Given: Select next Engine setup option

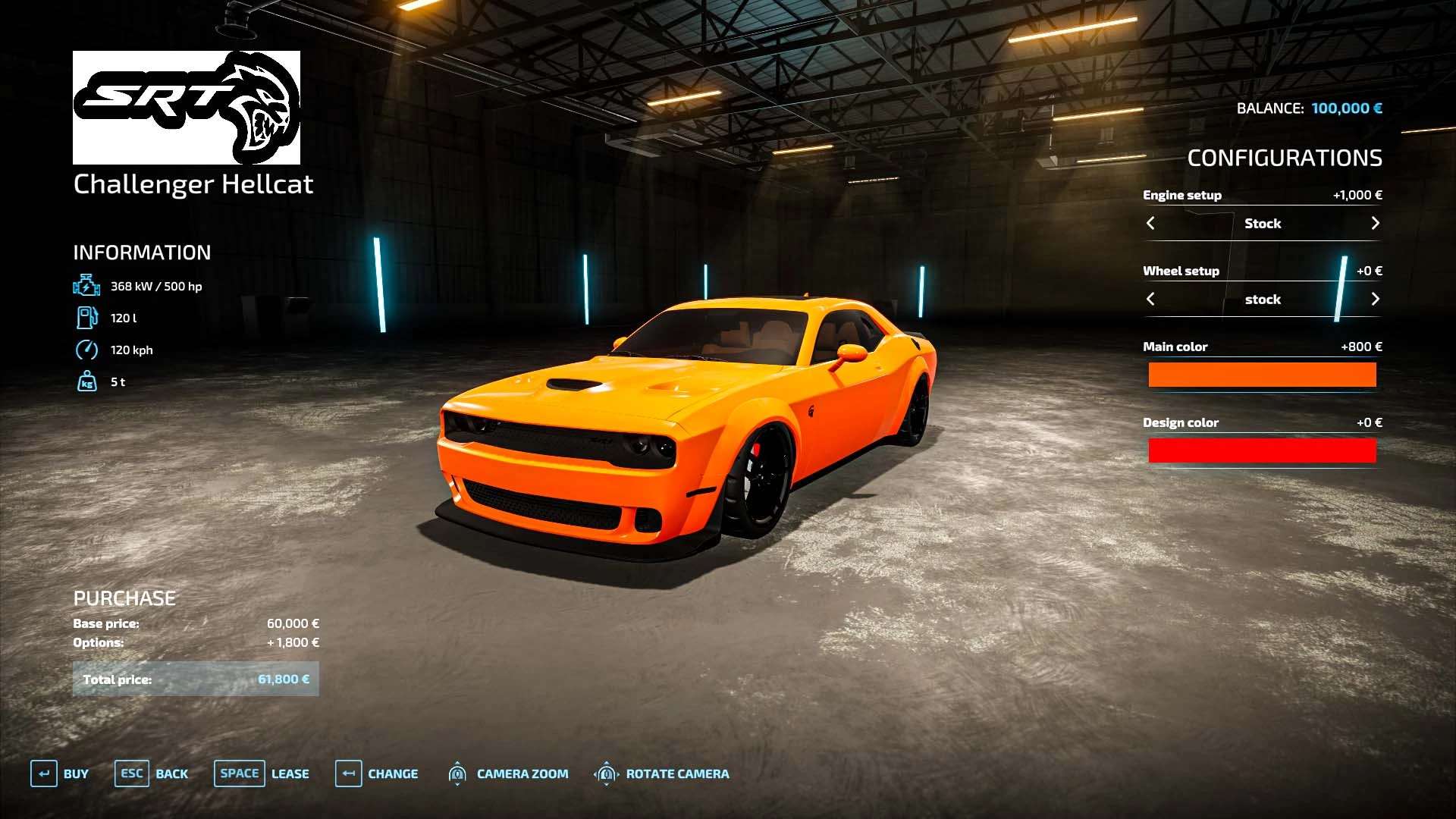Looking at the screenshot, I should 1375,223.
